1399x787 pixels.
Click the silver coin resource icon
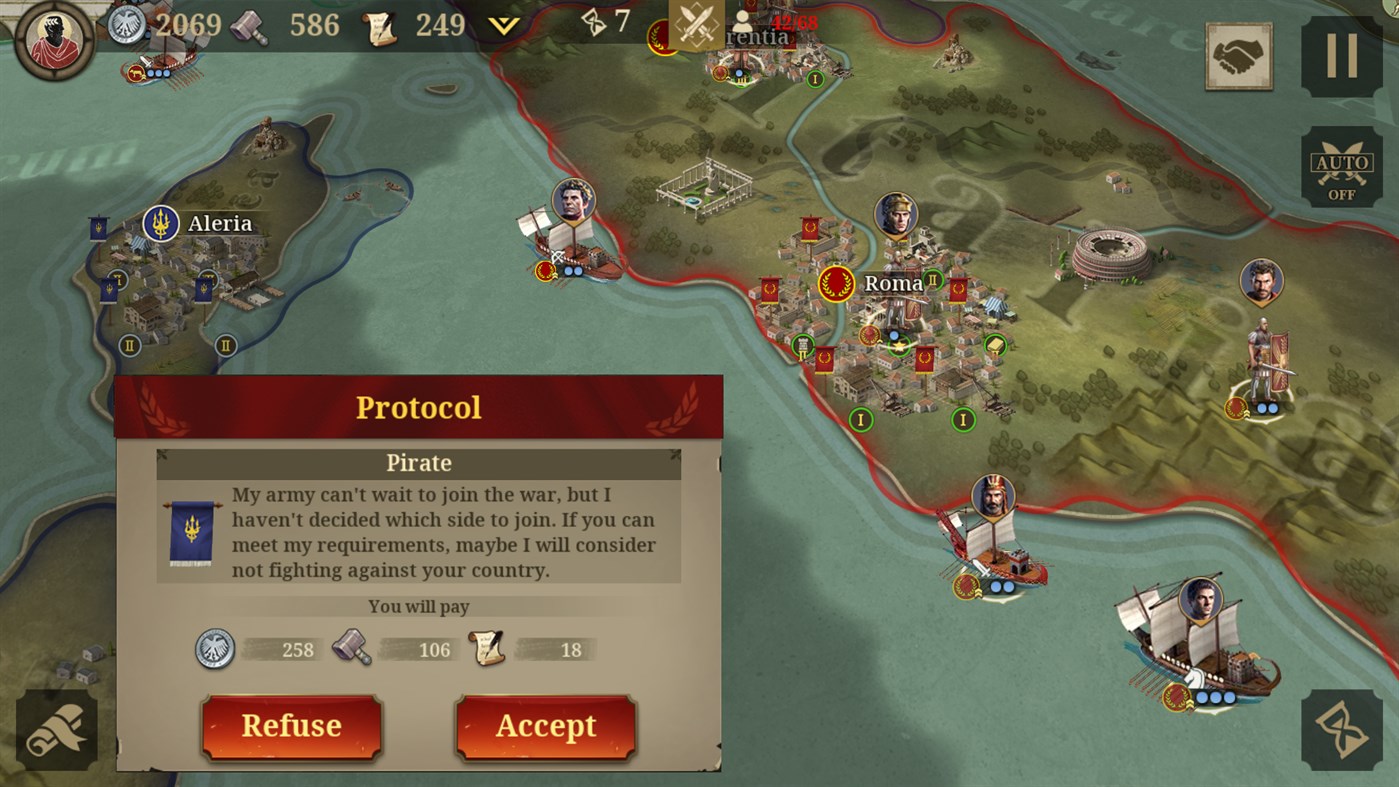[126, 24]
